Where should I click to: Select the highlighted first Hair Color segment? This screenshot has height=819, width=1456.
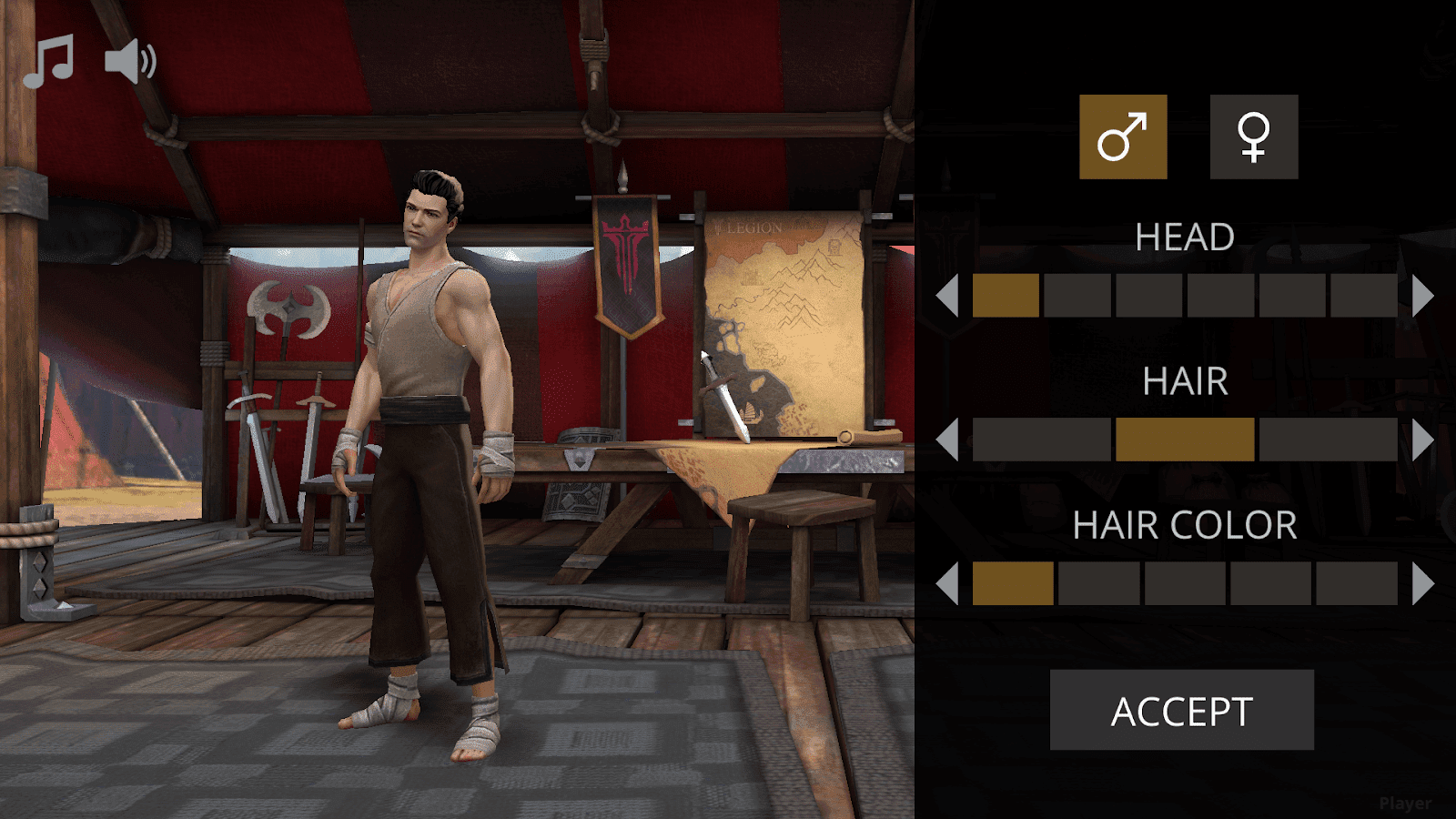[1013, 583]
